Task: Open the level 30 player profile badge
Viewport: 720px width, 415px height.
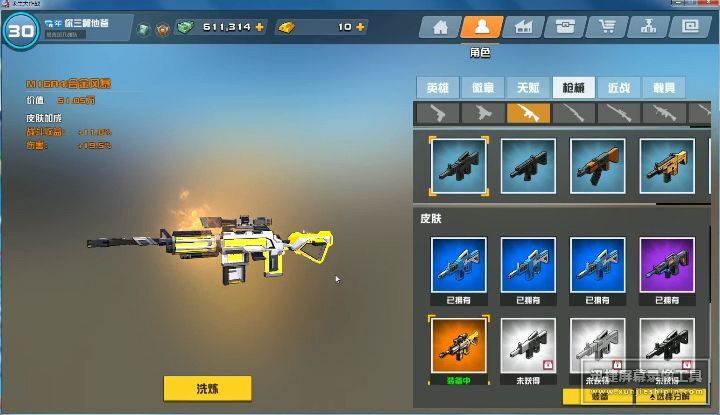Action: coord(20,30)
